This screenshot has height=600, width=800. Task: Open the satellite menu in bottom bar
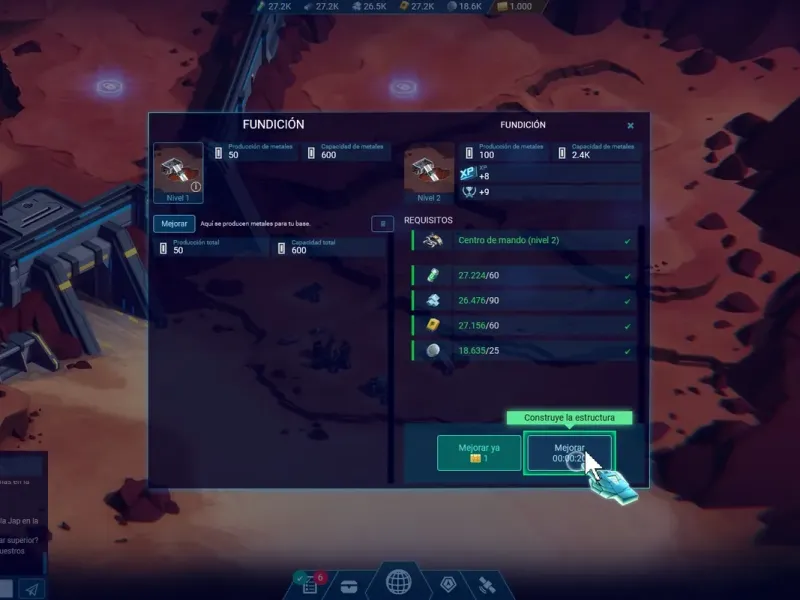(486, 583)
